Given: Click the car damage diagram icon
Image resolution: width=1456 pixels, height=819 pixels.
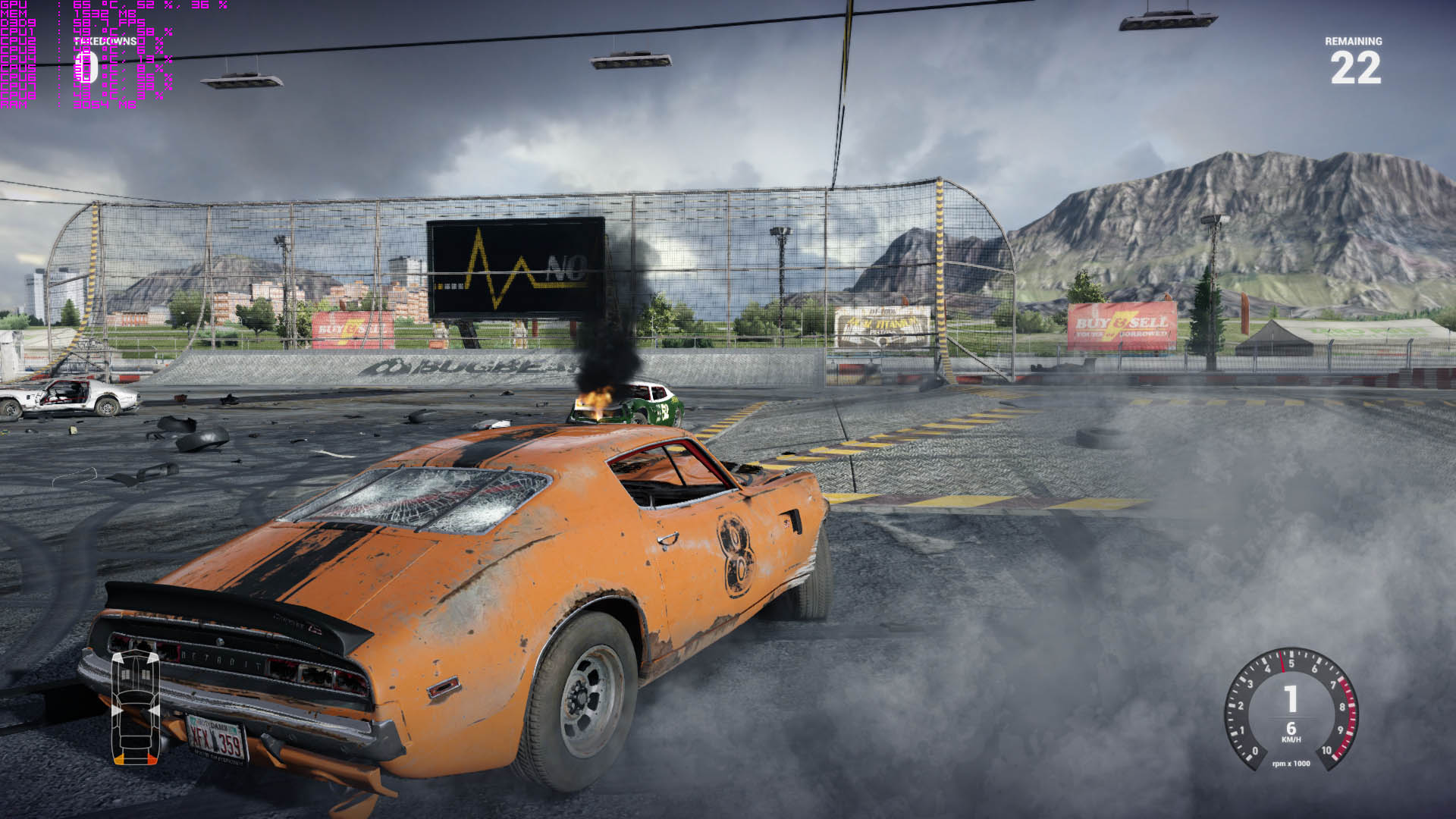Looking at the screenshot, I should coord(135,706).
